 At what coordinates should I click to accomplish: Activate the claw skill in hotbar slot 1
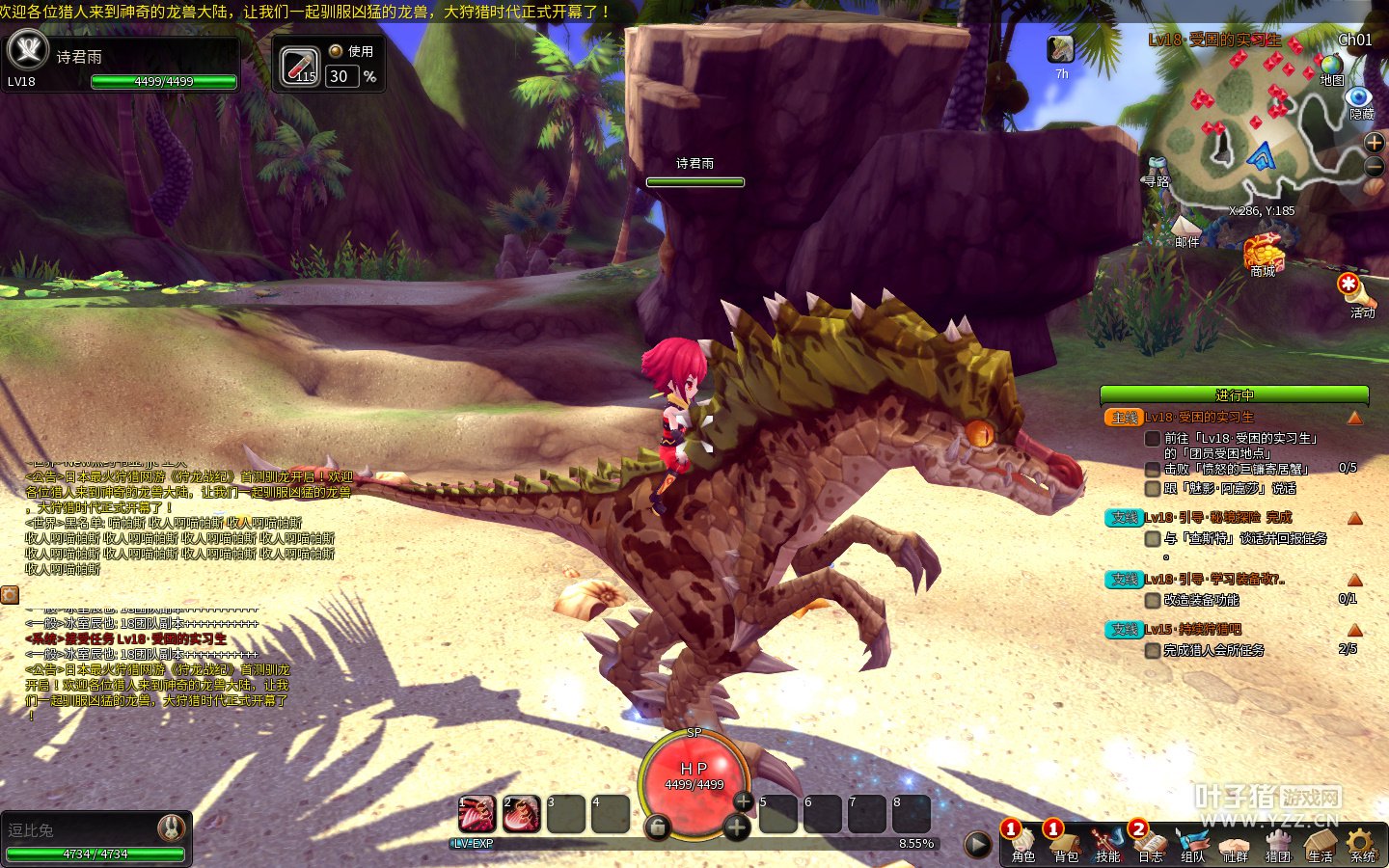[477, 814]
